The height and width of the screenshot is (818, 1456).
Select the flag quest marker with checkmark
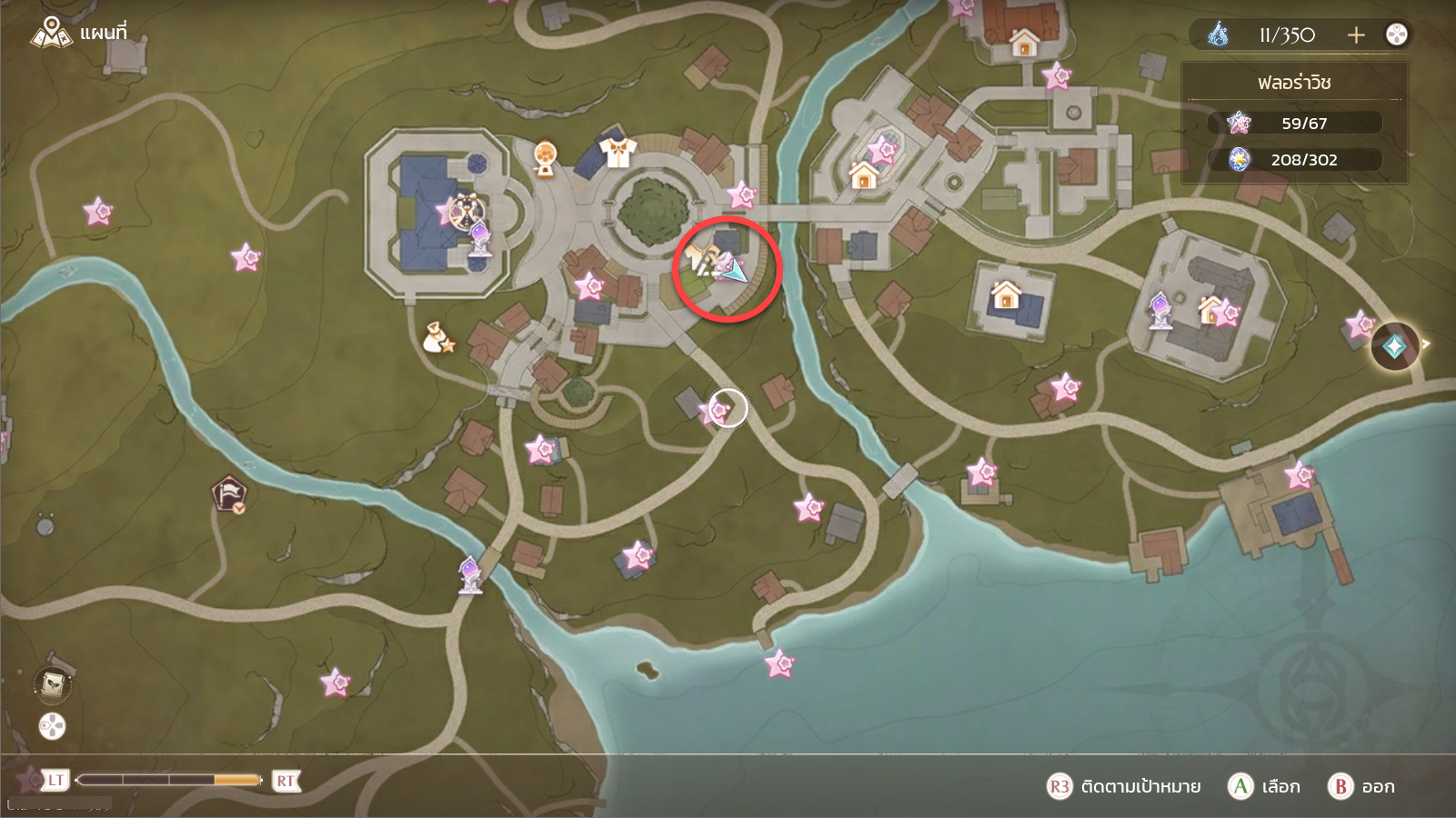229,494
